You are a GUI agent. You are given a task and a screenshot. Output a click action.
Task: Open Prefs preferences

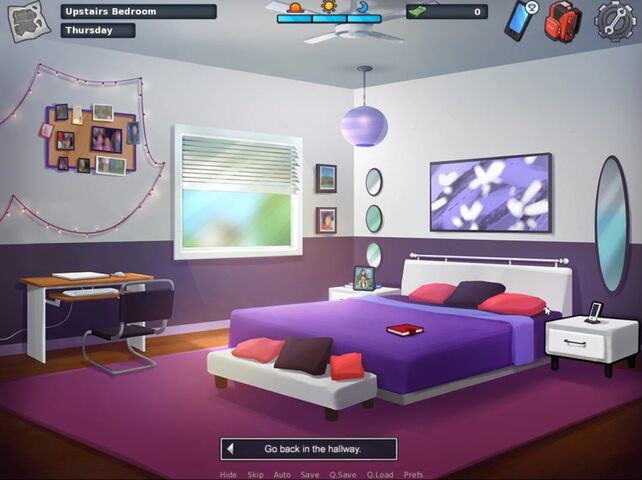(x=413, y=475)
